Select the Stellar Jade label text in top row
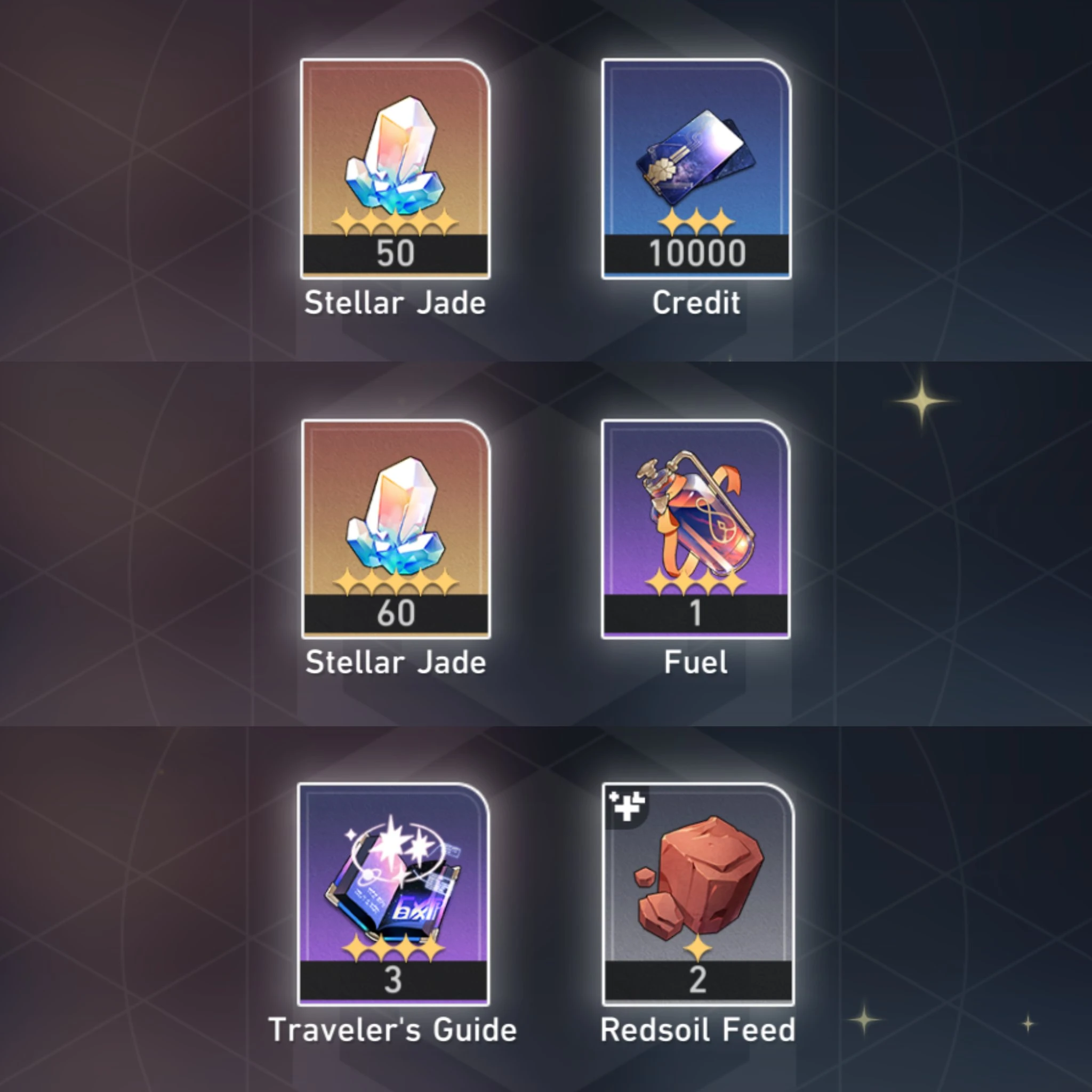 click(x=395, y=303)
